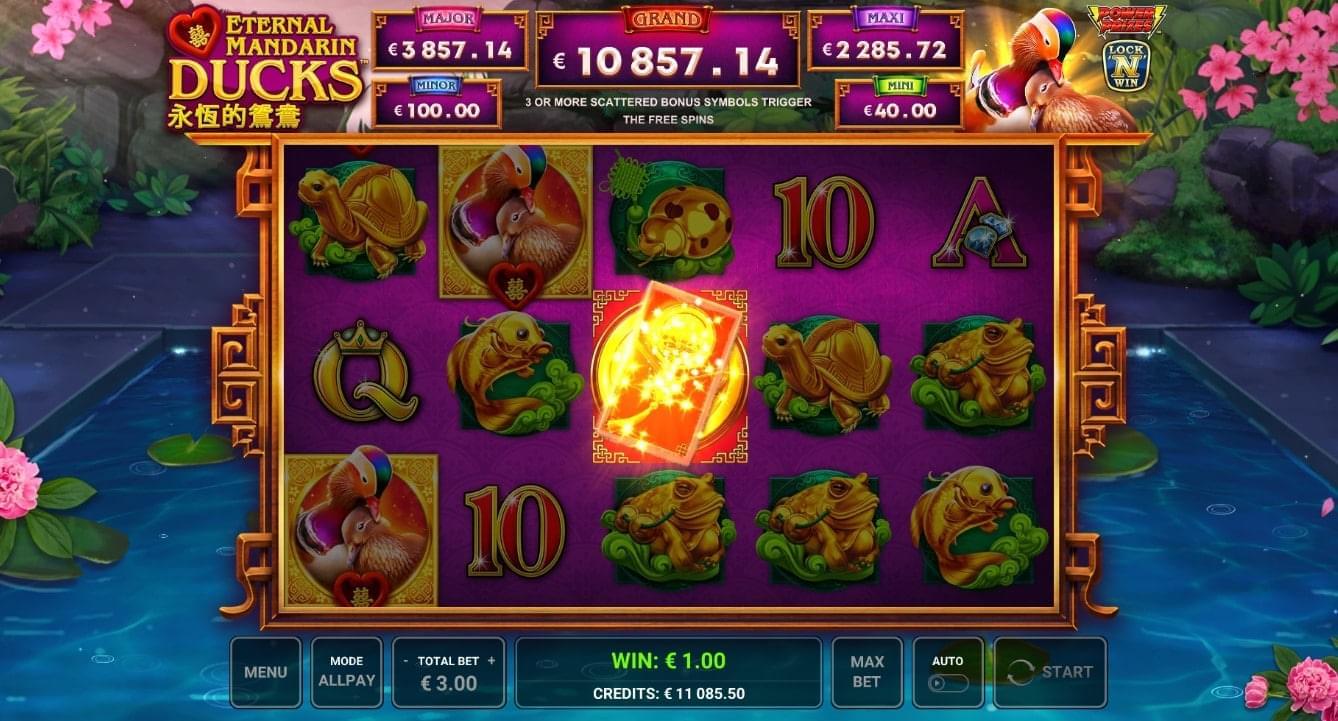
Task: Decrease total bet with minus
Action: click(405, 661)
